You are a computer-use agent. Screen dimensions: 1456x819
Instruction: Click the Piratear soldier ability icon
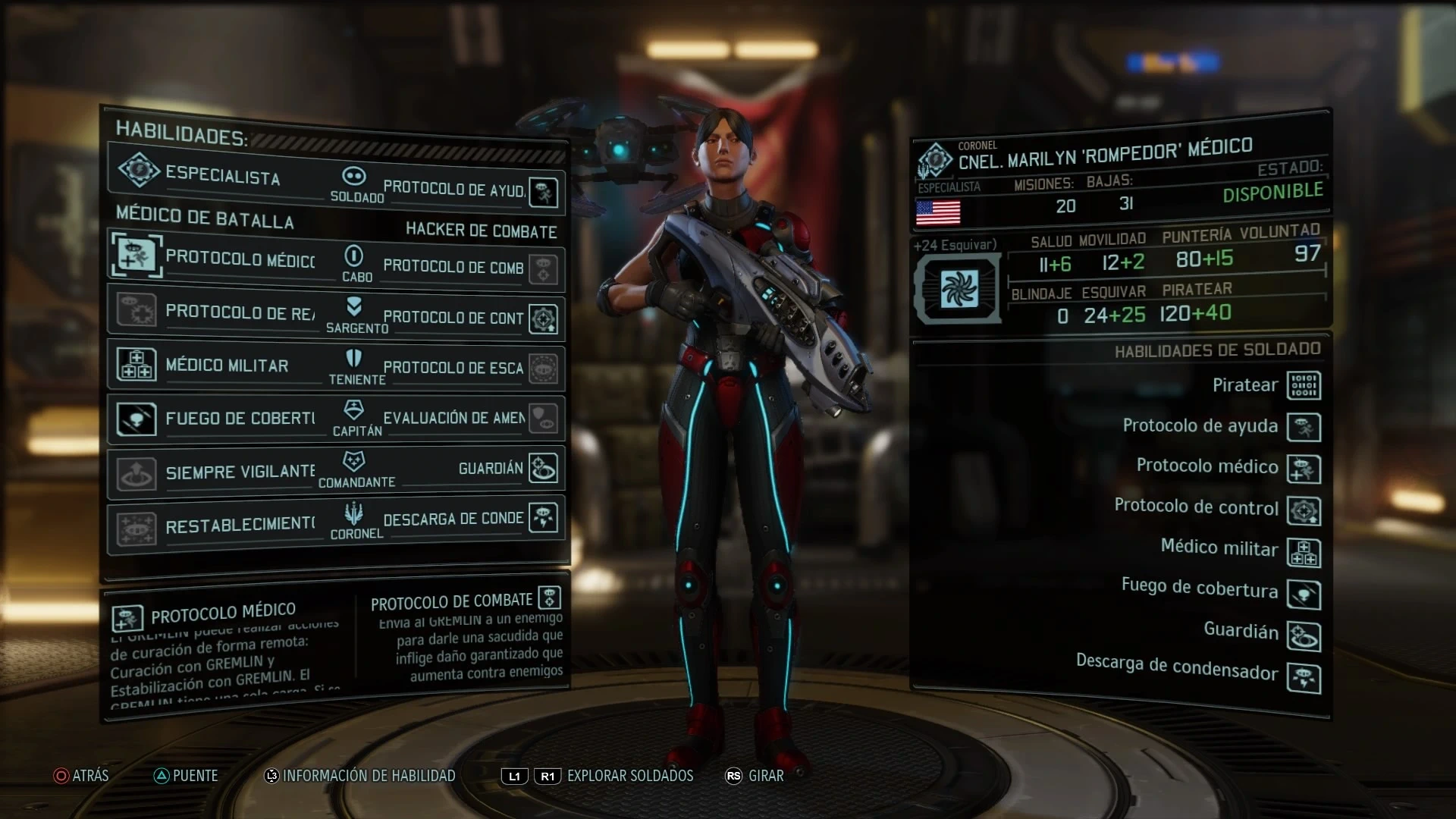(x=1304, y=385)
